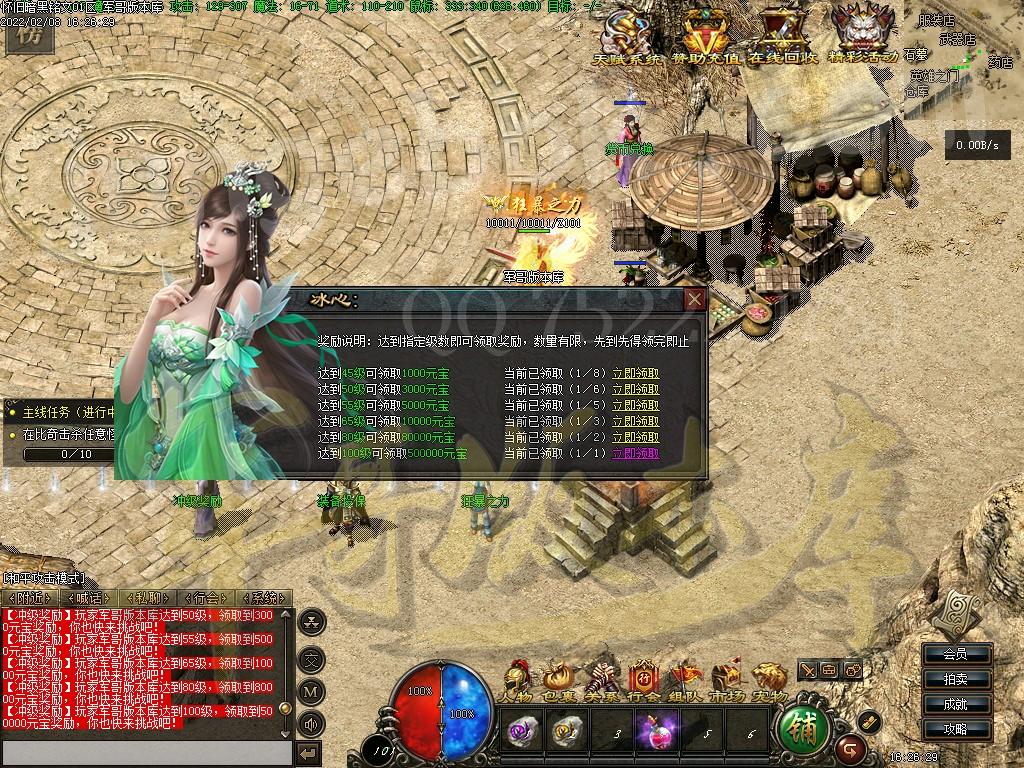Close the 冰心 reward dialog
The image size is (1024, 768).
[695, 299]
